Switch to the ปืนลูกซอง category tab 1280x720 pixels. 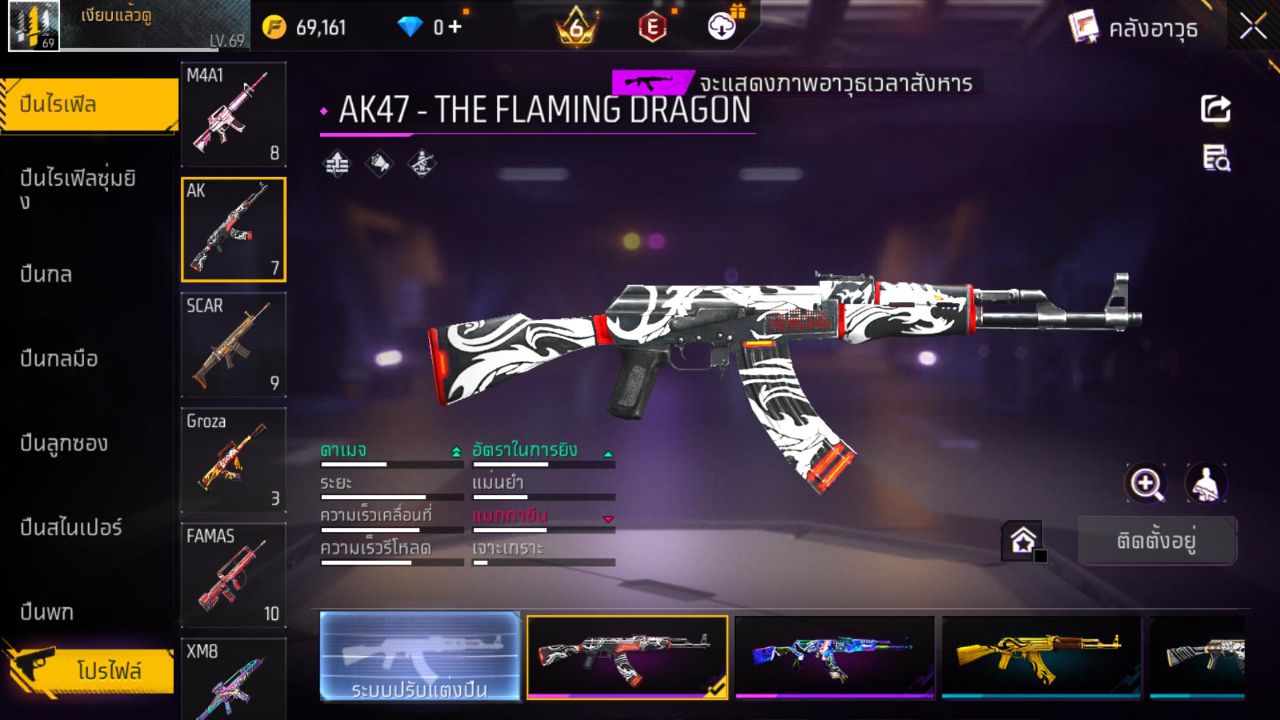[62, 443]
